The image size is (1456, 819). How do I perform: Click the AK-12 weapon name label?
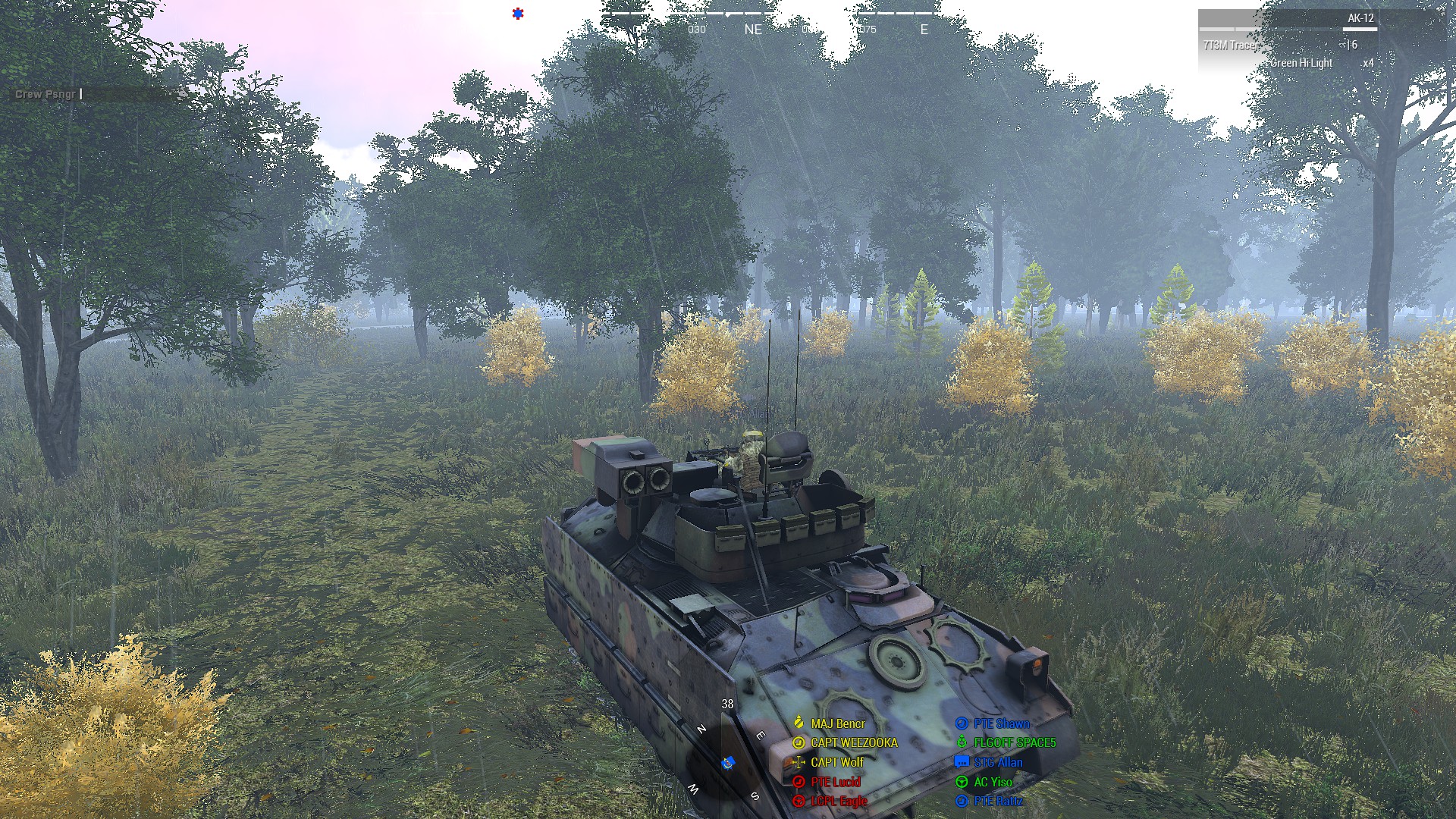tap(1360, 19)
